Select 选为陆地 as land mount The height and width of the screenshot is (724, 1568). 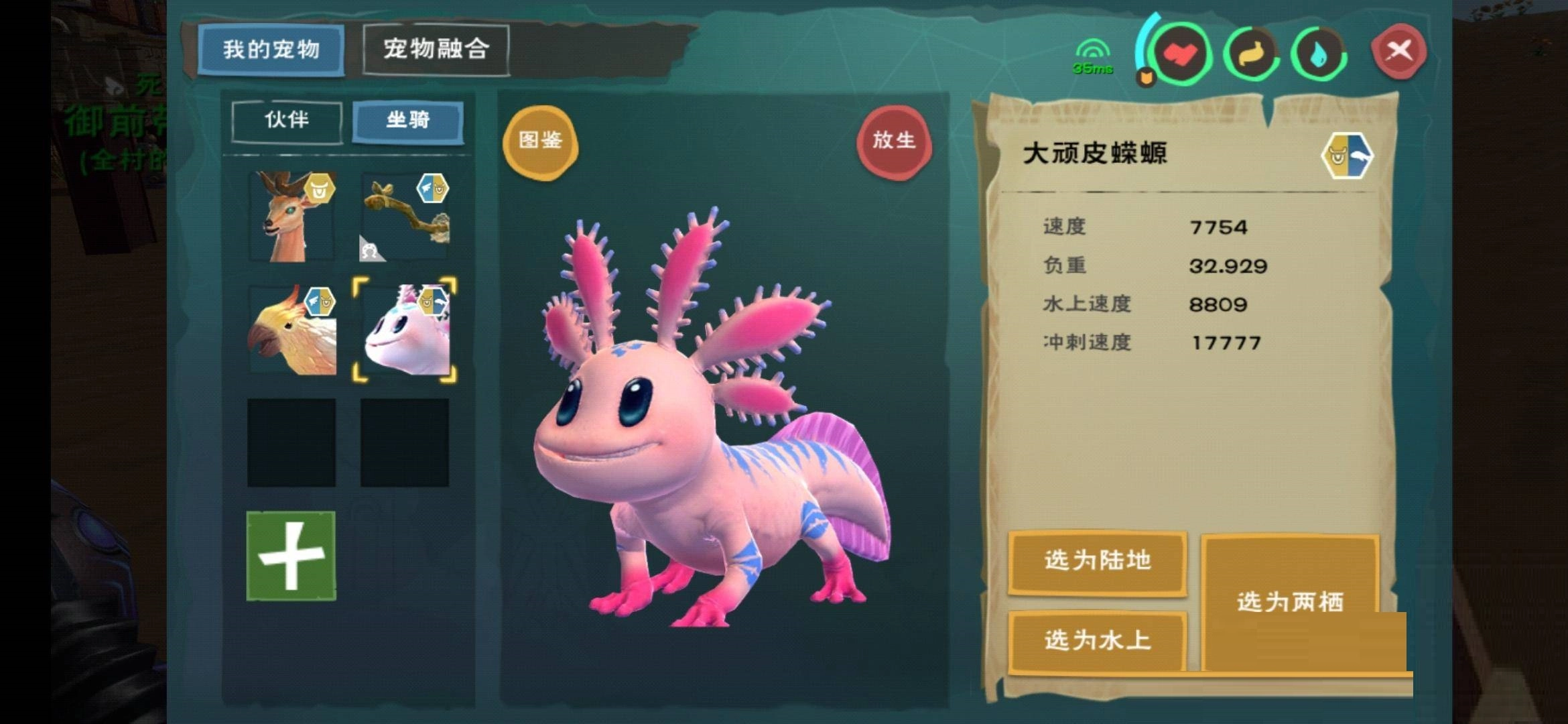[x=1097, y=563]
